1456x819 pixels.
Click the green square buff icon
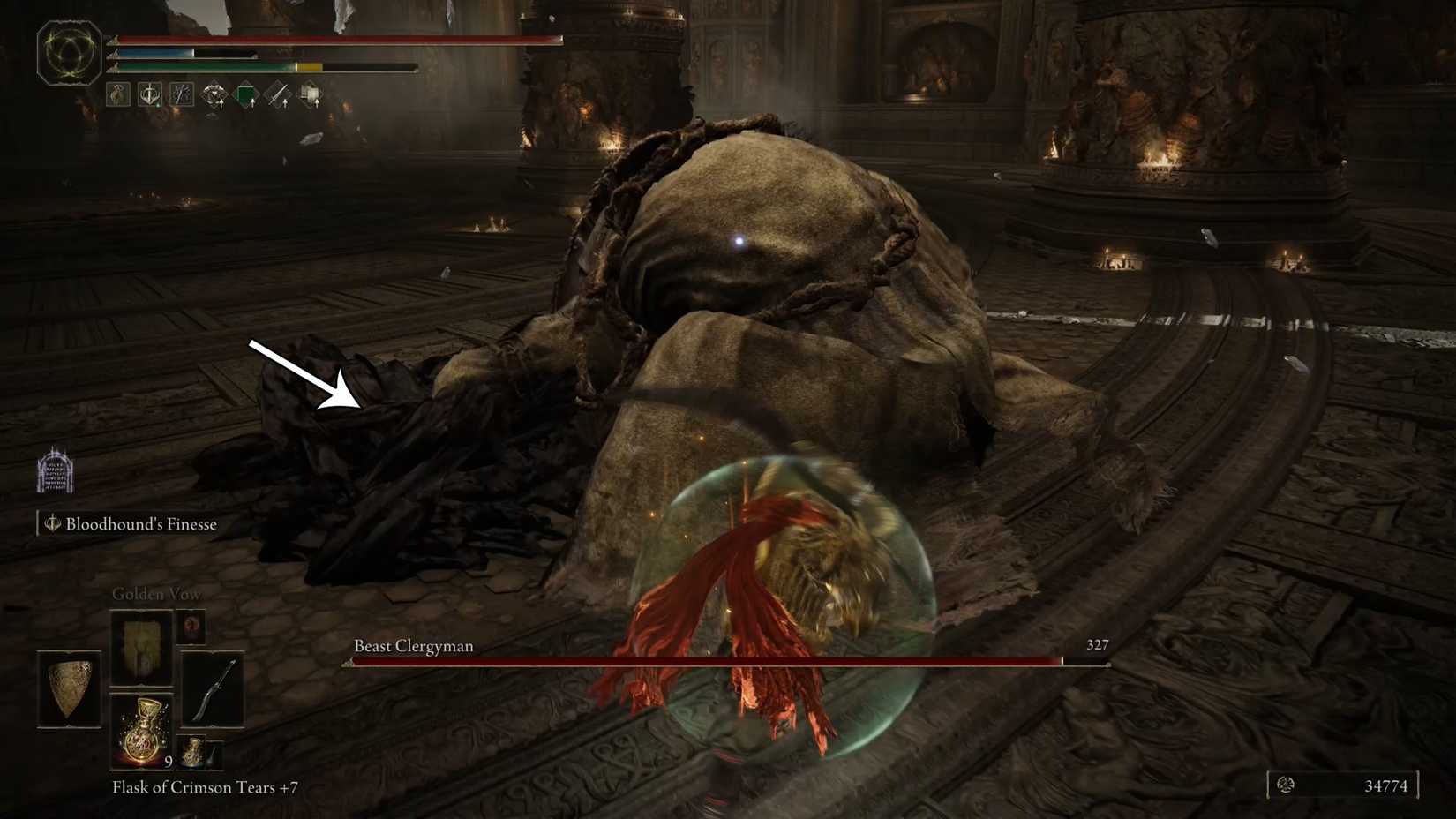tap(247, 93)
